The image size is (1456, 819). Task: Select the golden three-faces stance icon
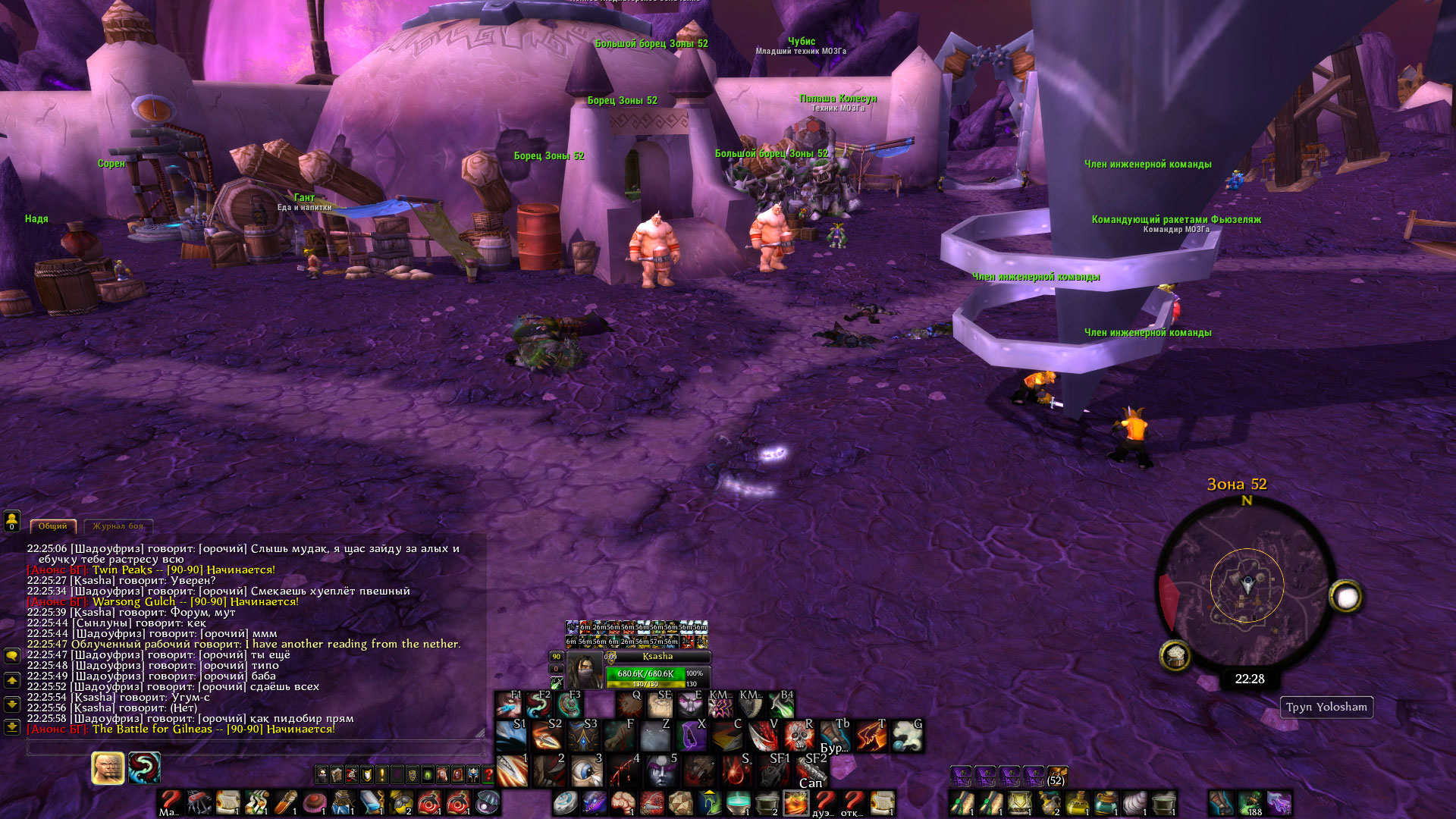coord(108,768)
